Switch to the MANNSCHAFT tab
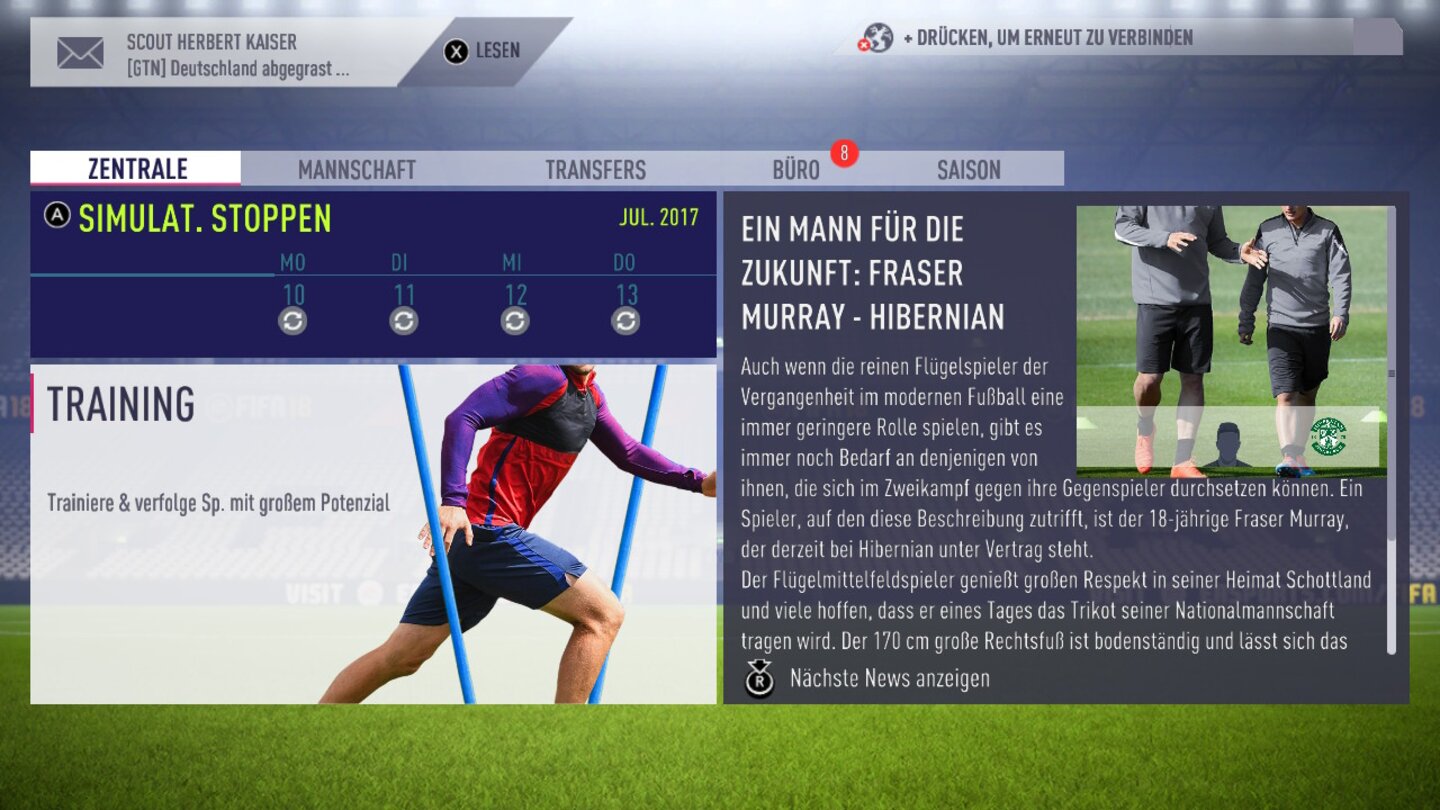 pos(354,169)
